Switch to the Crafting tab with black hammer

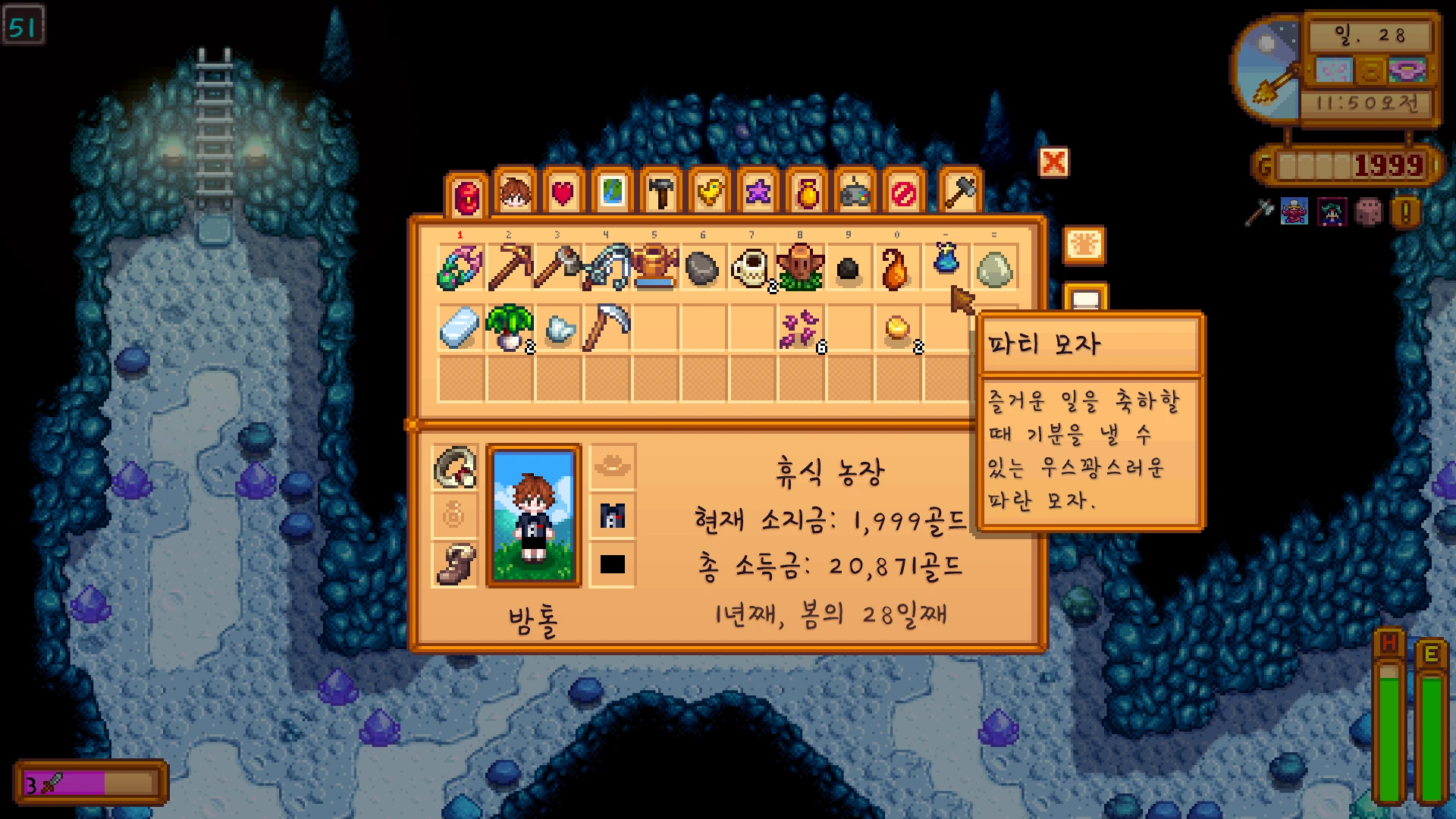click(x=661, y=193)
